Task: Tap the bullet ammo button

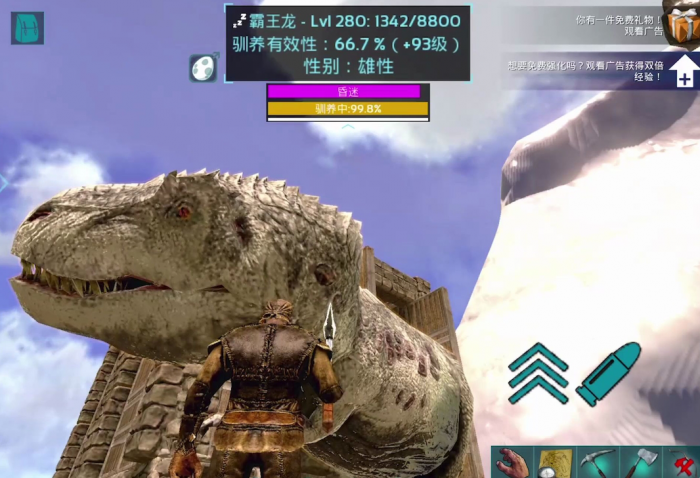Action: (607, 373)
